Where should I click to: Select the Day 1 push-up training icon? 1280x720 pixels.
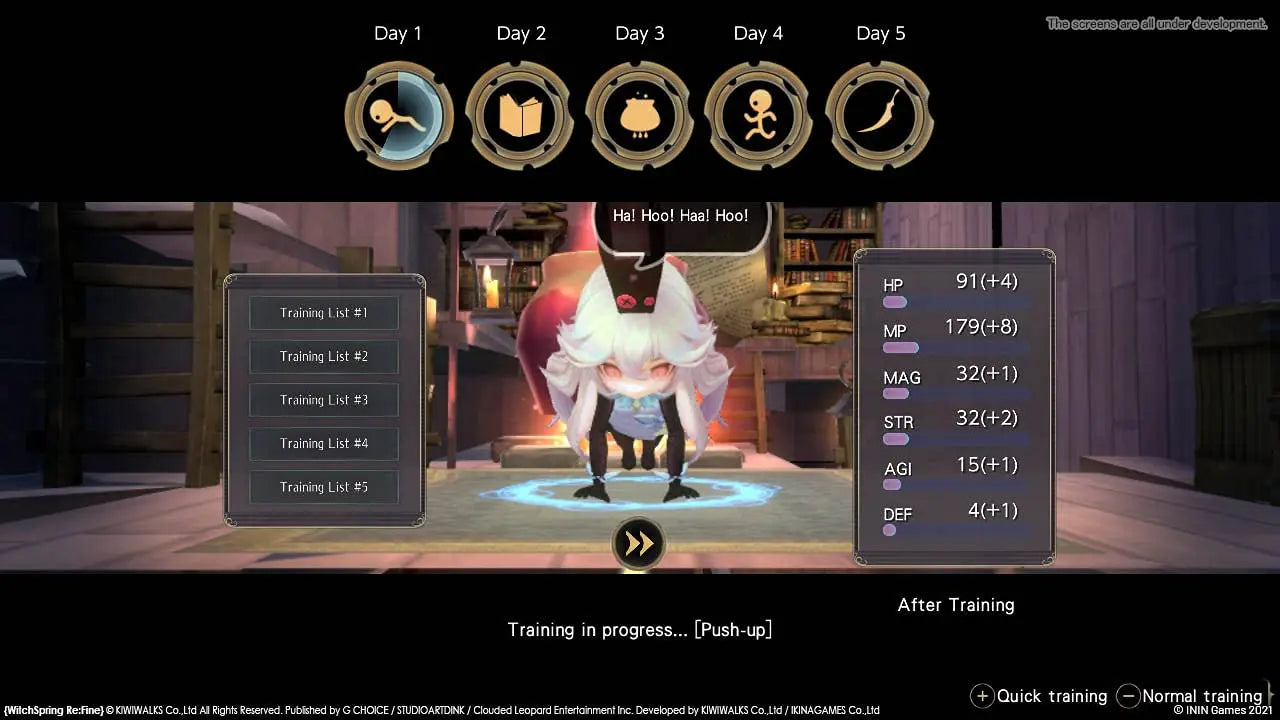tap(399, 113)
